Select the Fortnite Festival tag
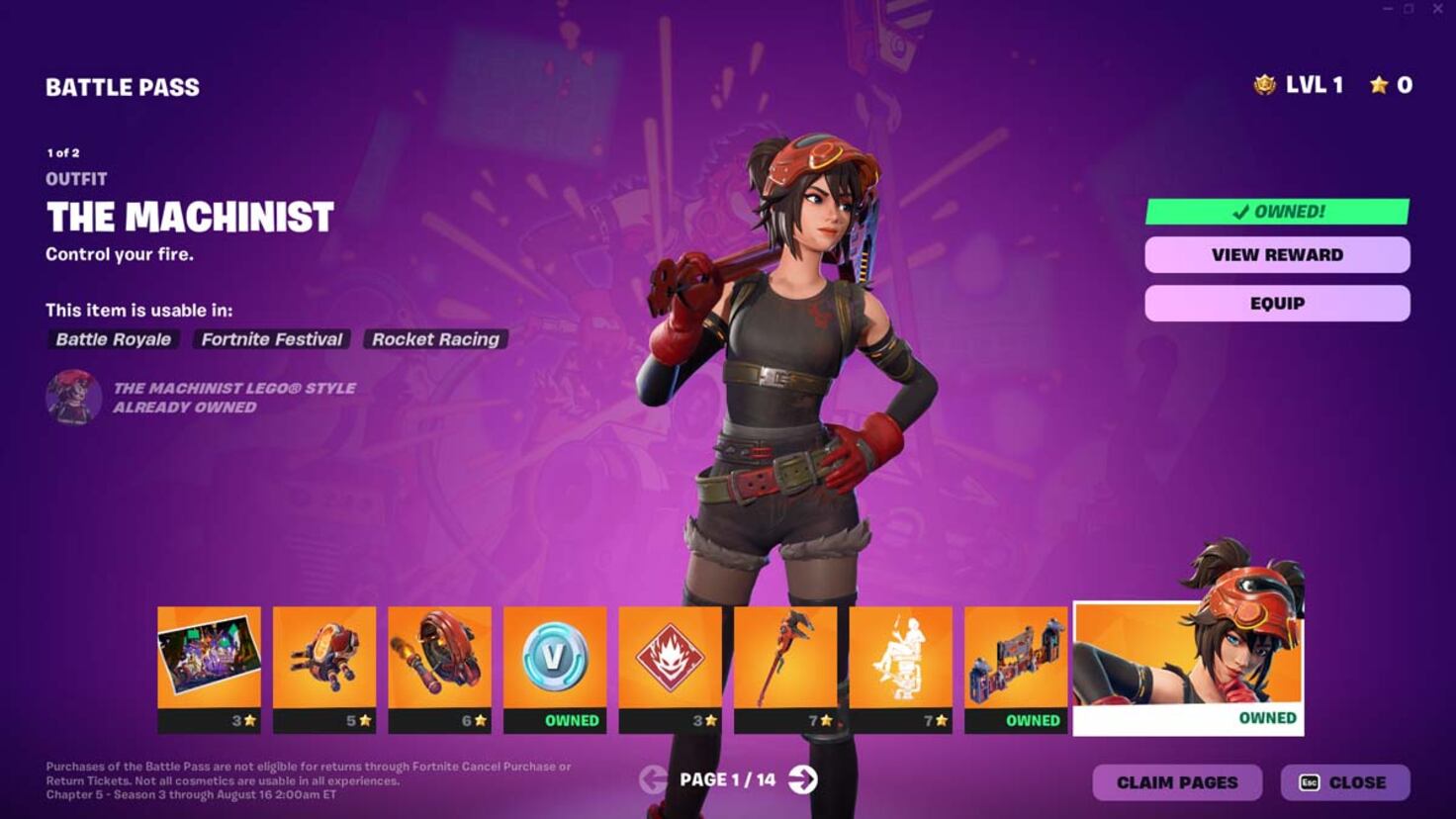Screen dimensions: 1456x819 pos(271,339)
